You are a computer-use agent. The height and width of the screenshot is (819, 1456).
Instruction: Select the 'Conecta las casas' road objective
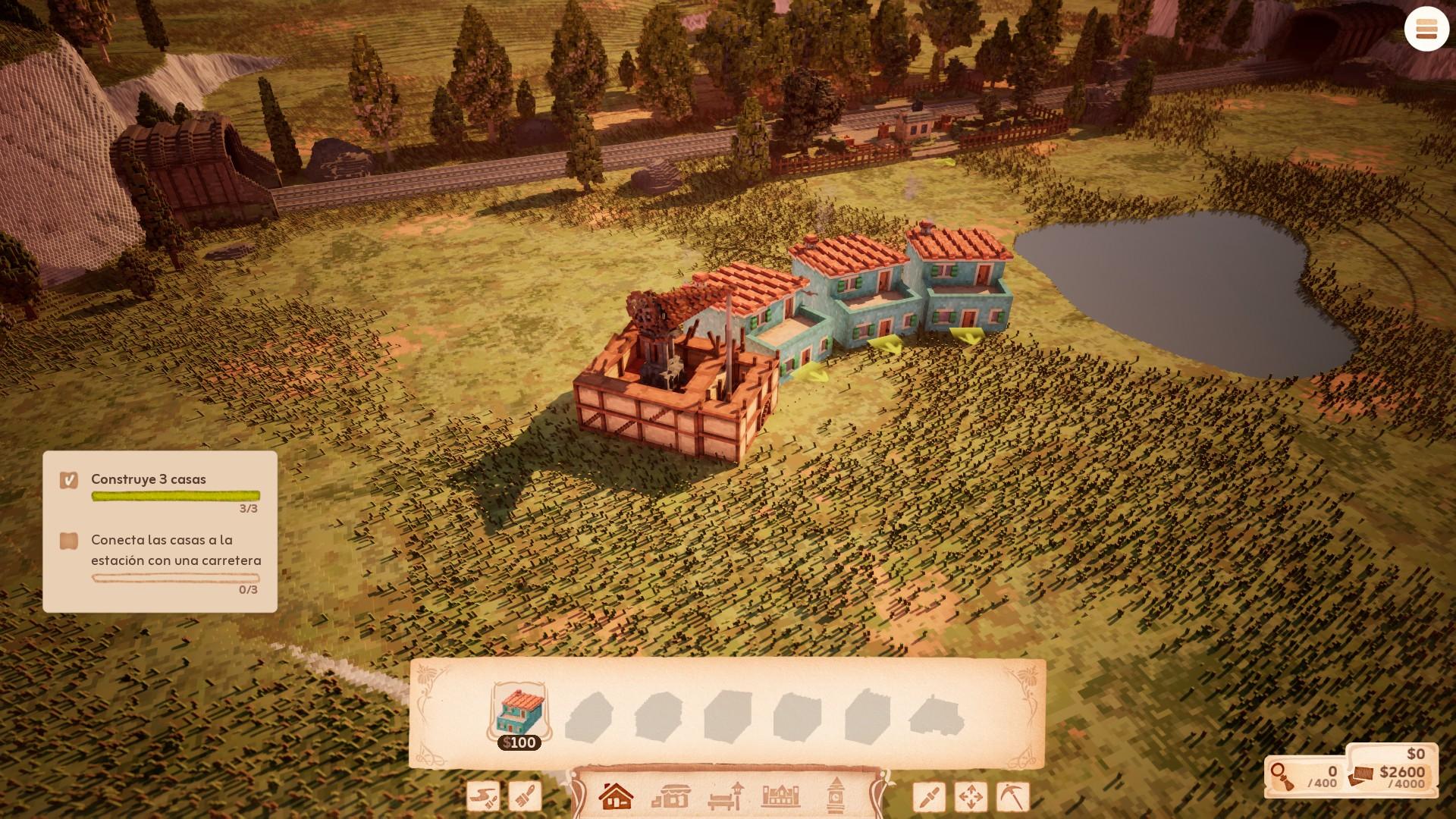pos(175,550)
